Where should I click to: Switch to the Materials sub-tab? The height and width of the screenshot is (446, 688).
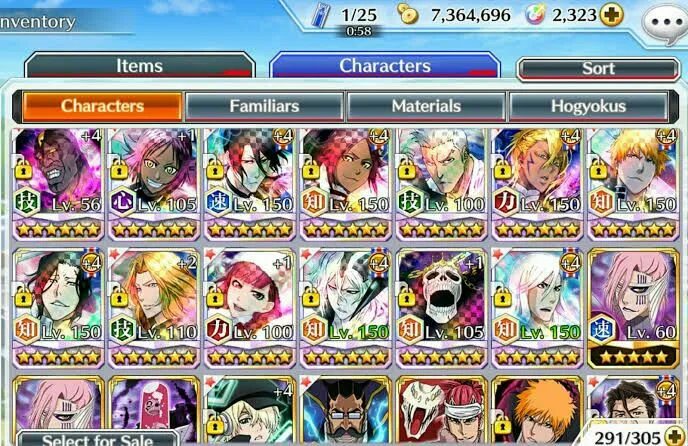(x=426, y=106)
